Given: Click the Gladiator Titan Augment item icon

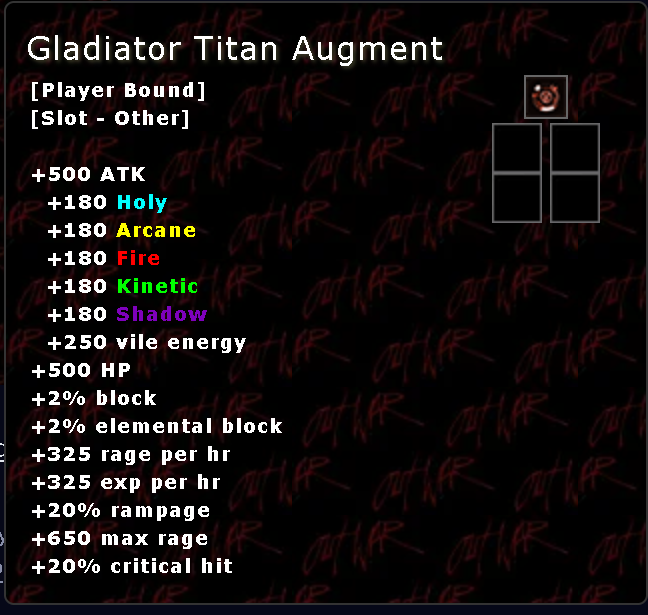Looking at the screenshot, I should point(546,97).
